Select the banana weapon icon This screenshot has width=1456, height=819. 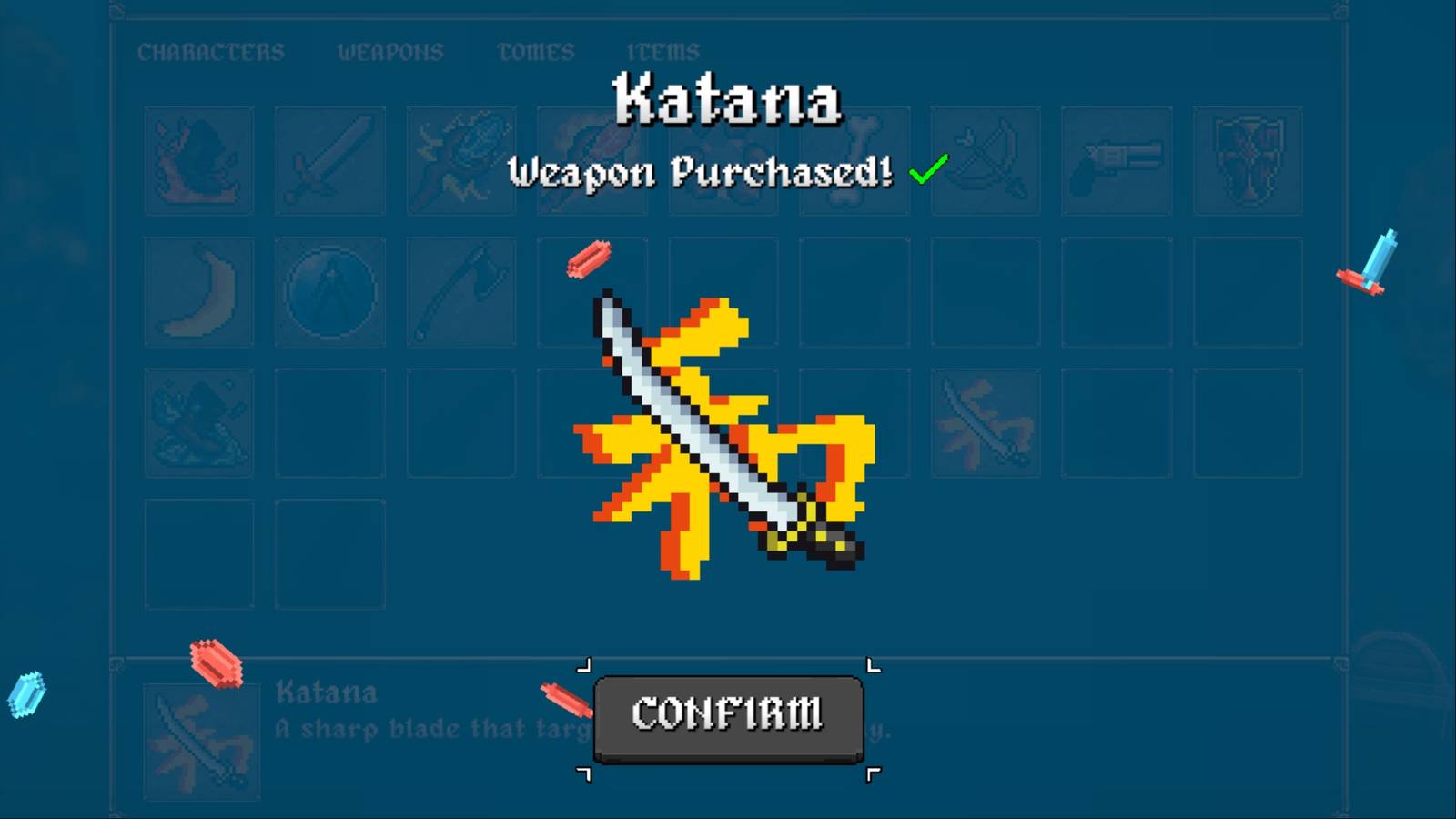(198, 291)
